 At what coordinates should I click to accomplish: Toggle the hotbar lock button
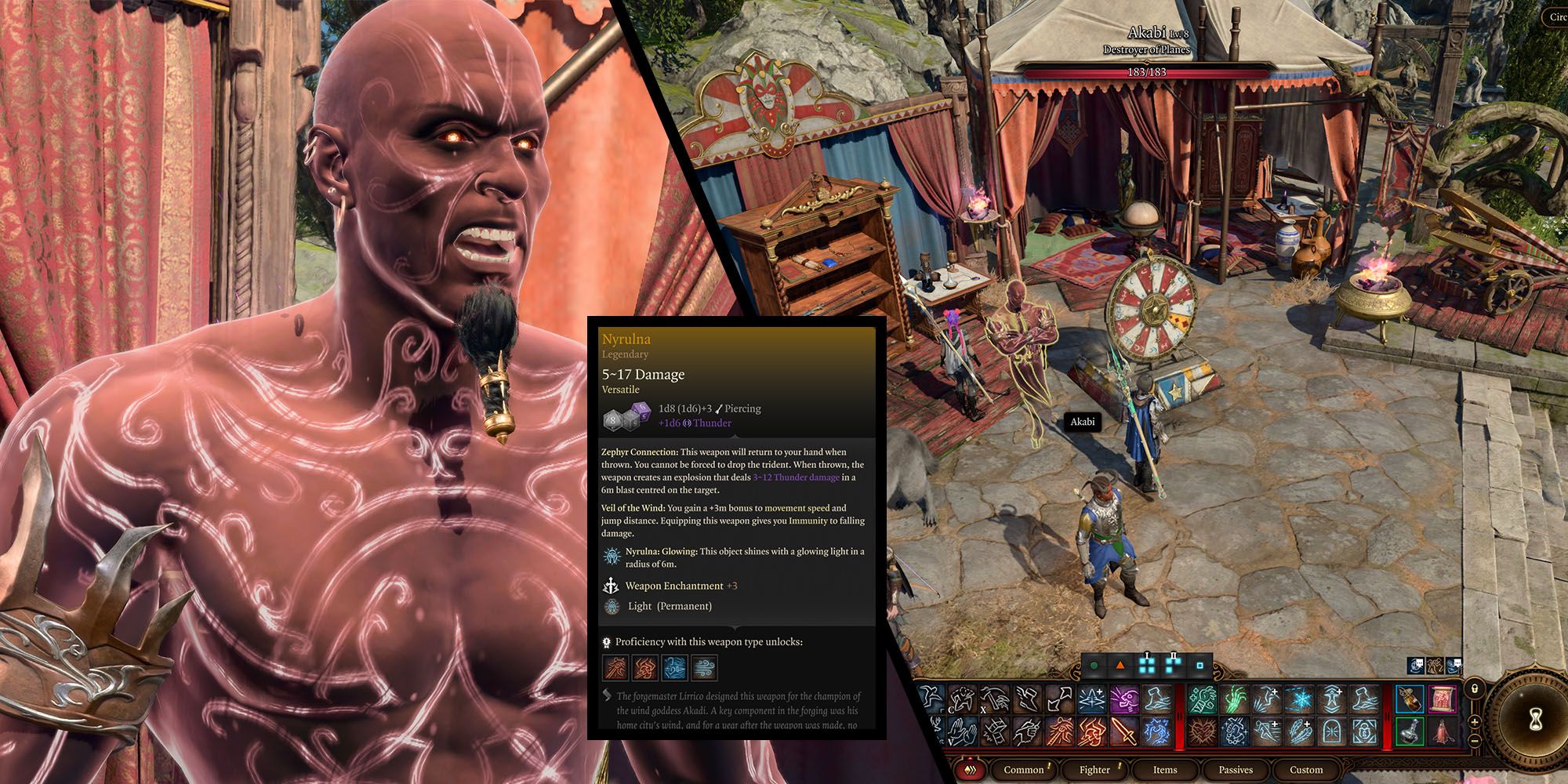1474,689
